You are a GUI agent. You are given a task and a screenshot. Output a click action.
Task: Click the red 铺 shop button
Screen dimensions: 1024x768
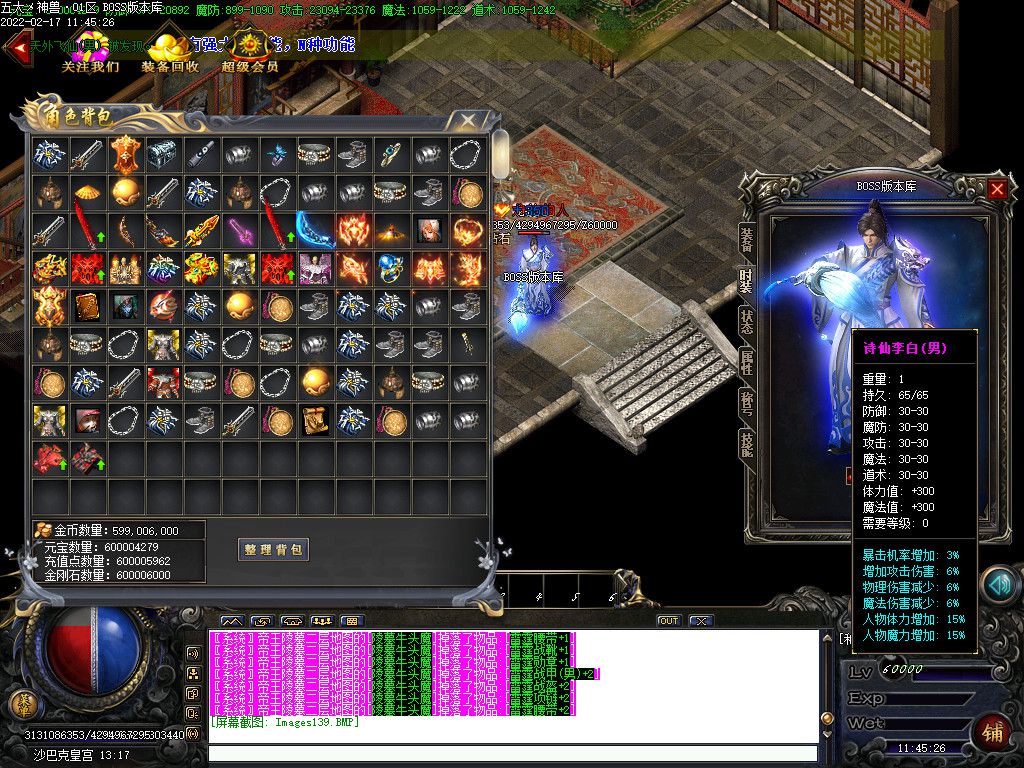point(991,732)
